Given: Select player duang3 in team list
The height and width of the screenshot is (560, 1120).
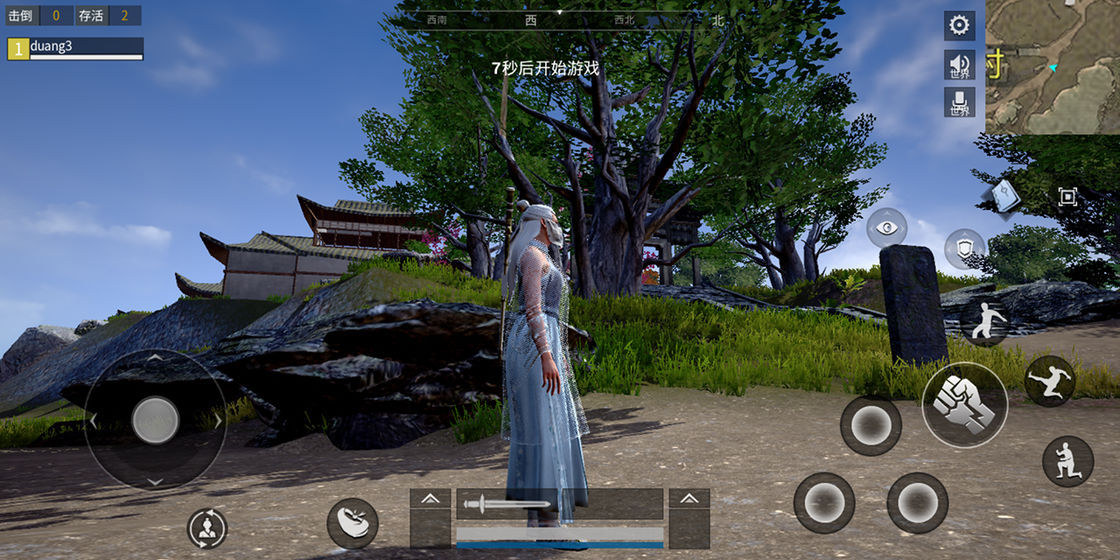Looking at the screenshot, I should tap(75, 49).
